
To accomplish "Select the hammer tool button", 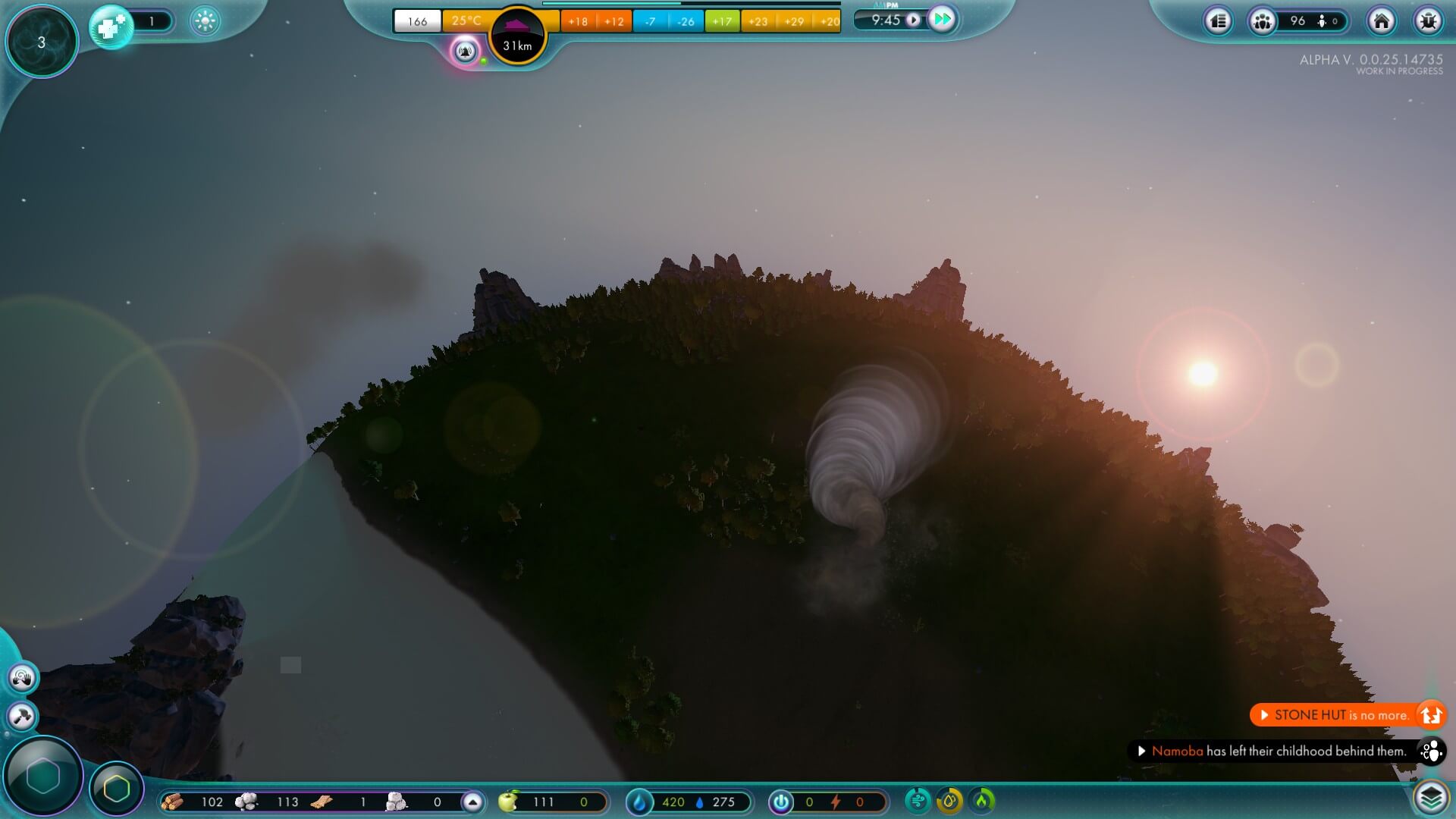I will [x=22, y=716].
